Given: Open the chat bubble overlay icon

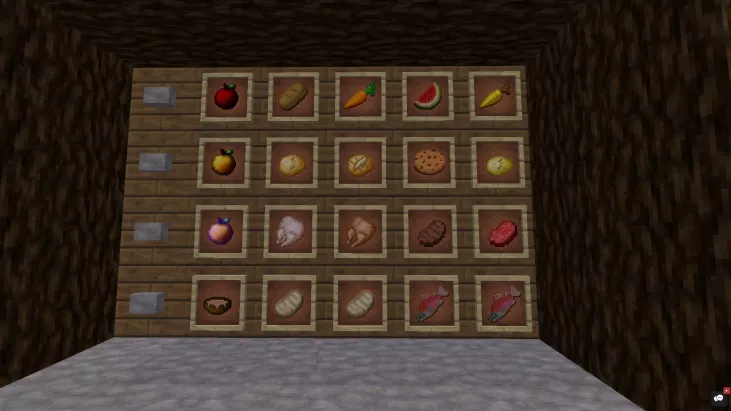Looking at the screenshot, I should point(718,397).
